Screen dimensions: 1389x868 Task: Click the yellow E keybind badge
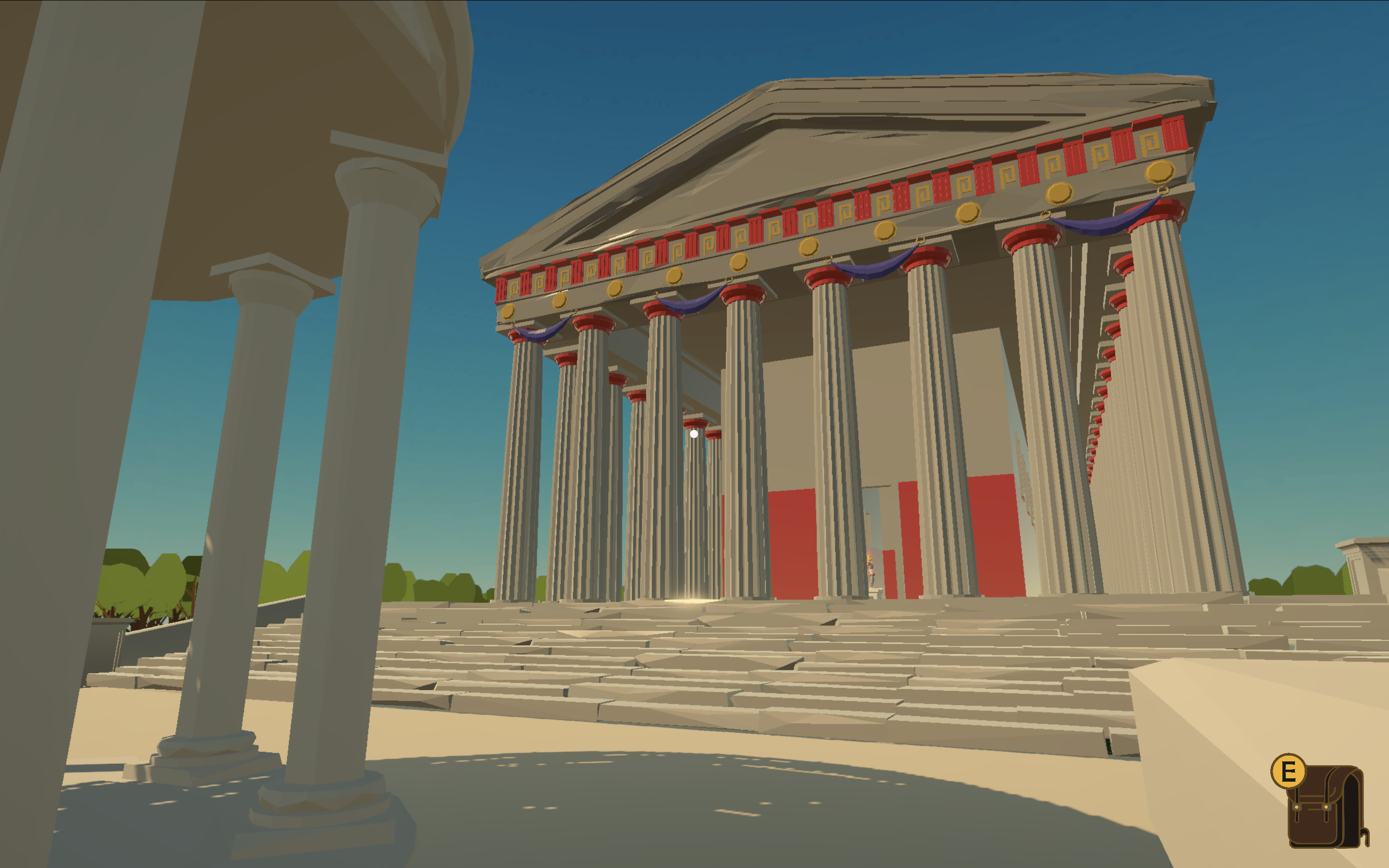point(1288,772)
